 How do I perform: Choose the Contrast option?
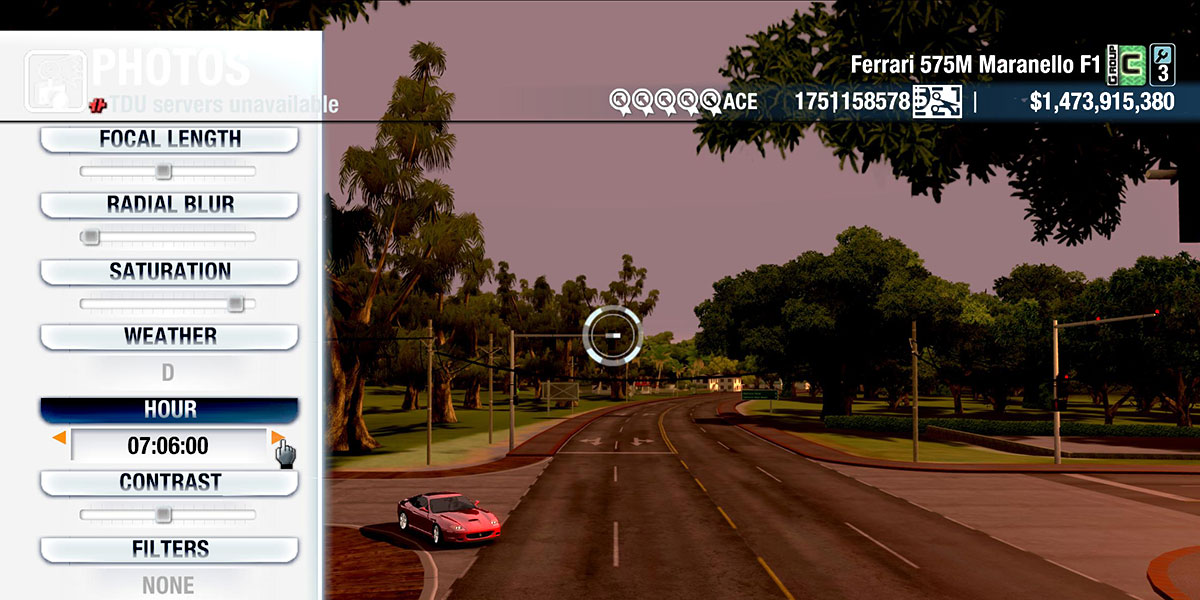pyautogui.click(x=169, y=482)
